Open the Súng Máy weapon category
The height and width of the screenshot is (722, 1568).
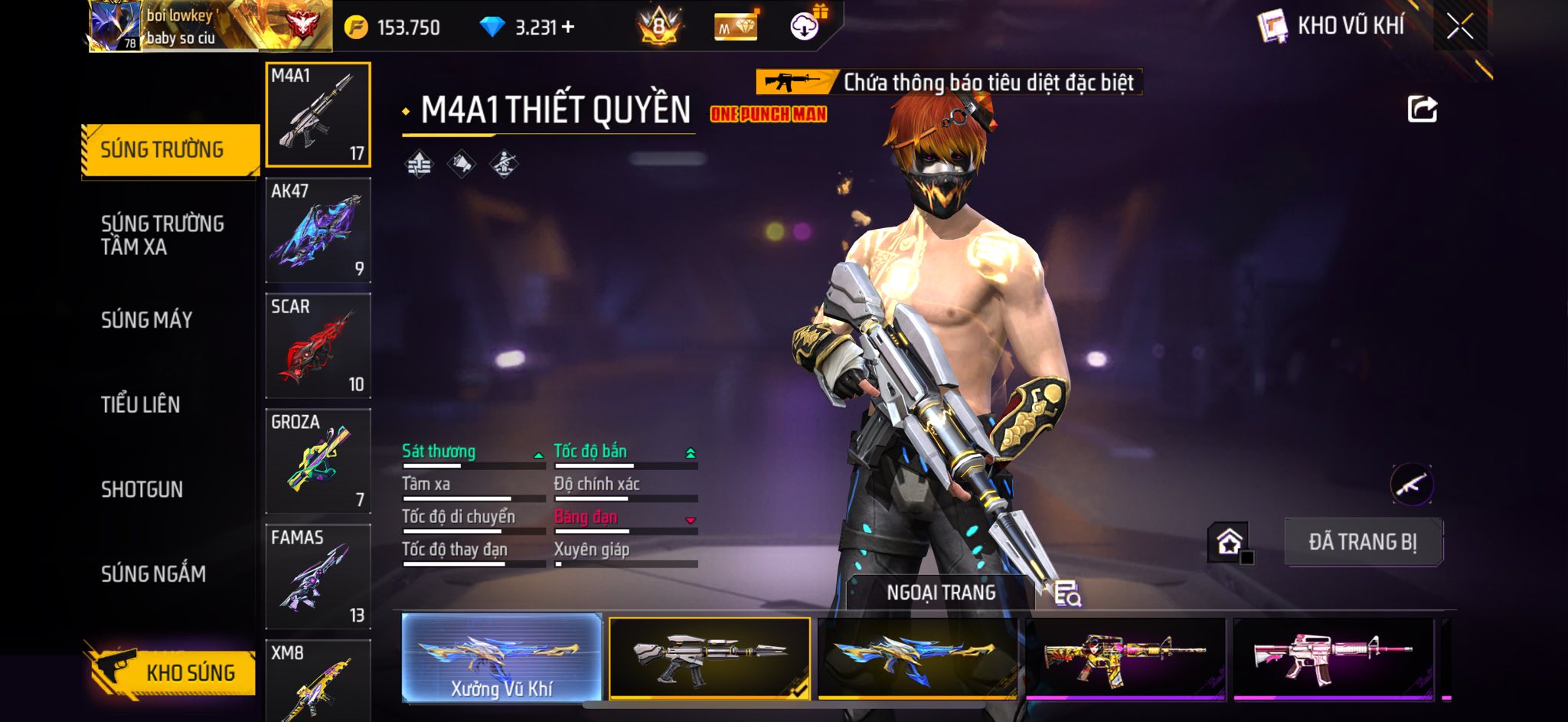147,320
